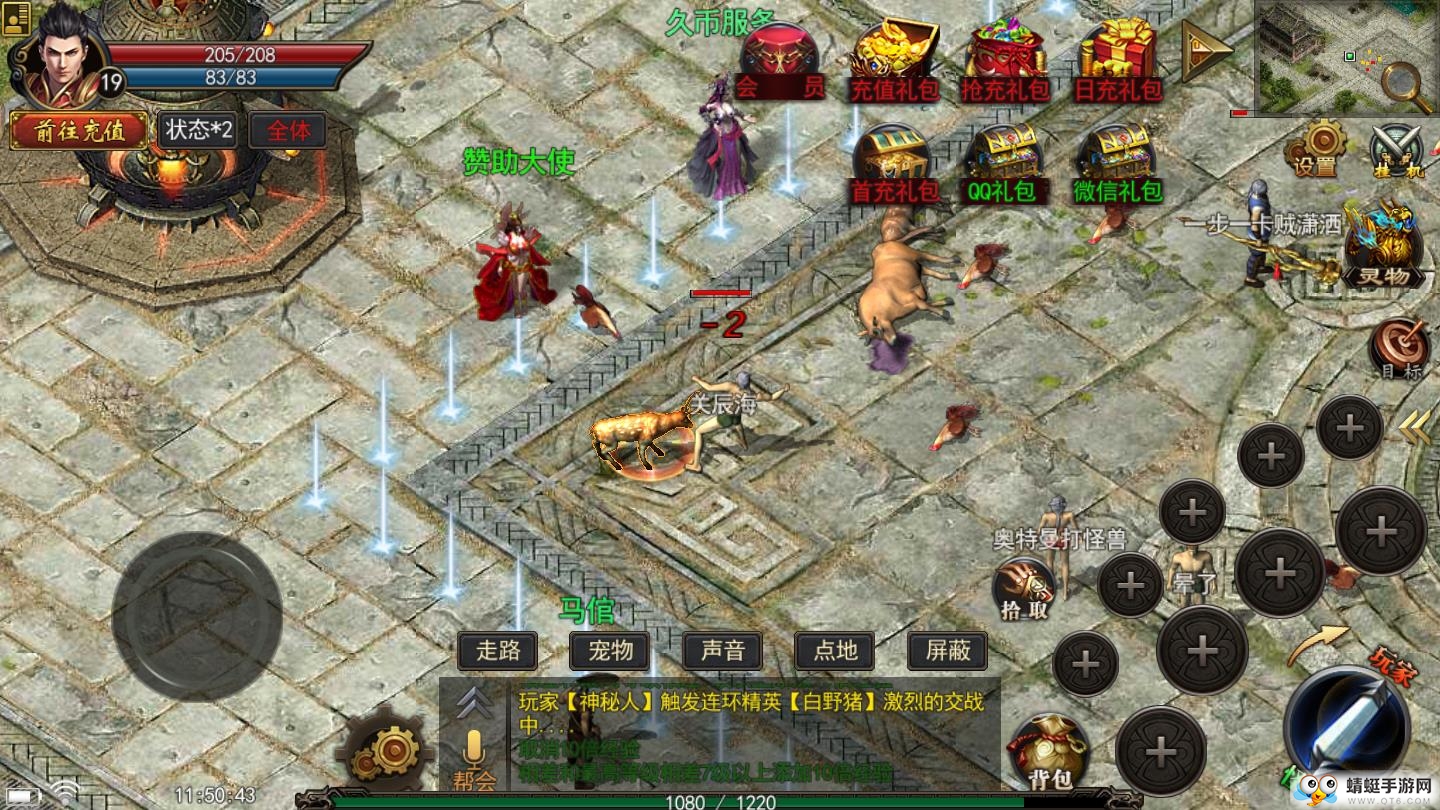The width and height of the screenshot is (1440, 810).
Task: Tap the 拾取 pickup button
Action: click(x=1025, y=588)
